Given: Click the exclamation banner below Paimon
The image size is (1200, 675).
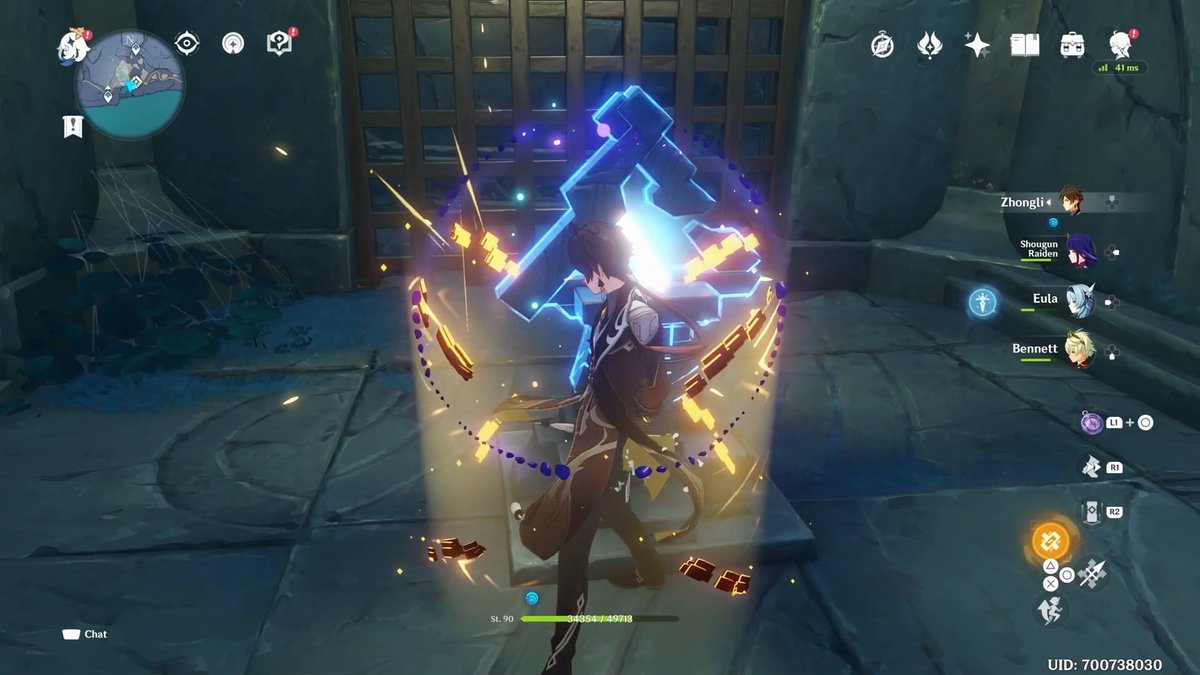Looking at the screenshot, I should (x=72, y=126).
